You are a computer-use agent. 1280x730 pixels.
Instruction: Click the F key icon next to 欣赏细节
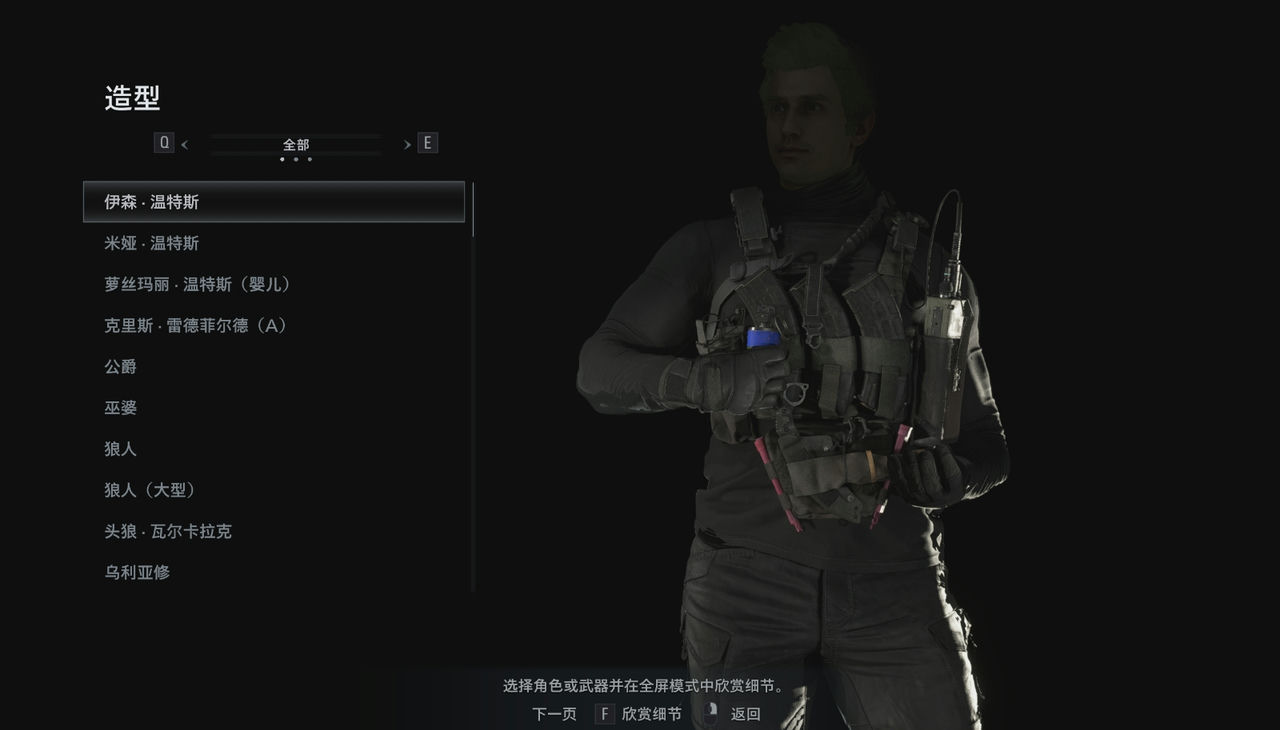coord(604,714)
